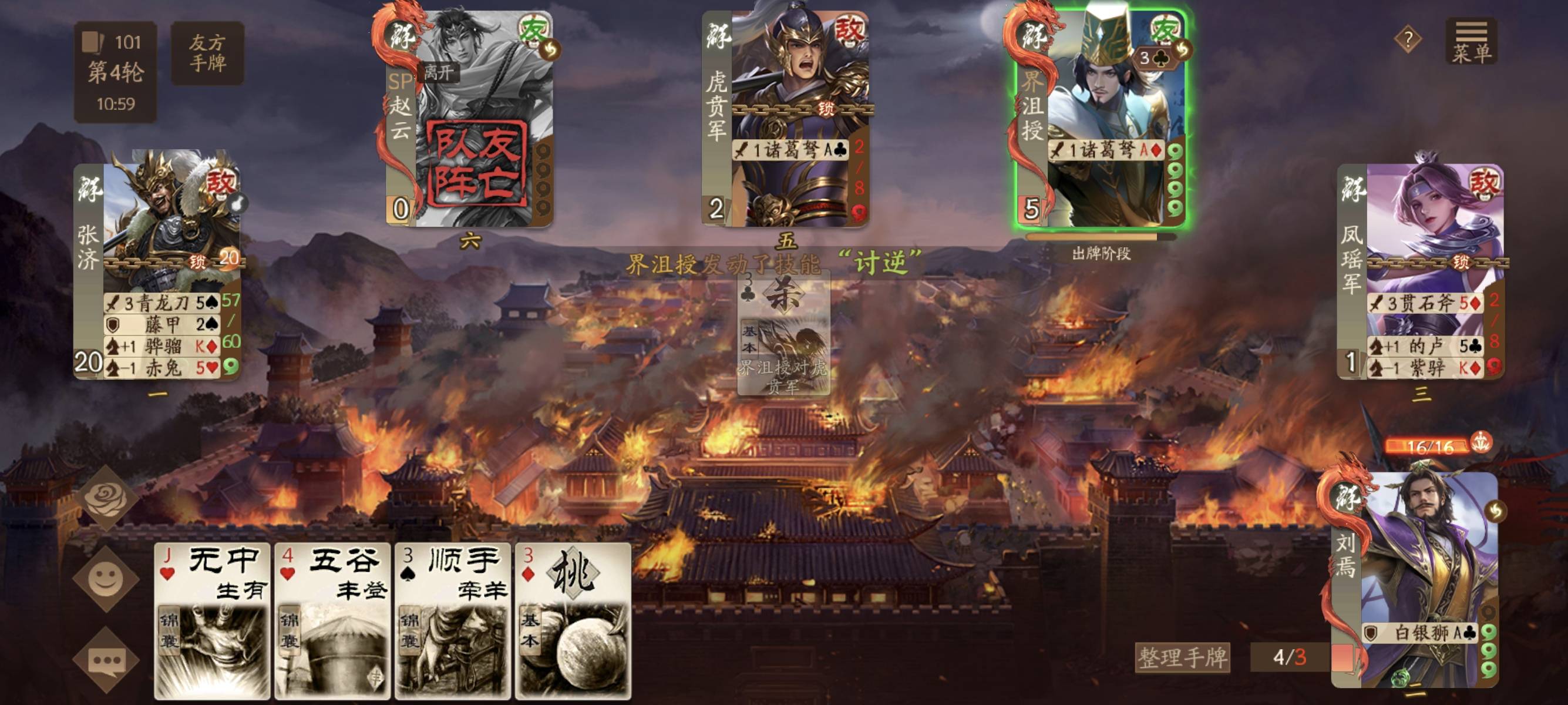Viewport: 1568px width, 705px height.
Task: Open the 菜单 menu
Action: pos(1471,41)
